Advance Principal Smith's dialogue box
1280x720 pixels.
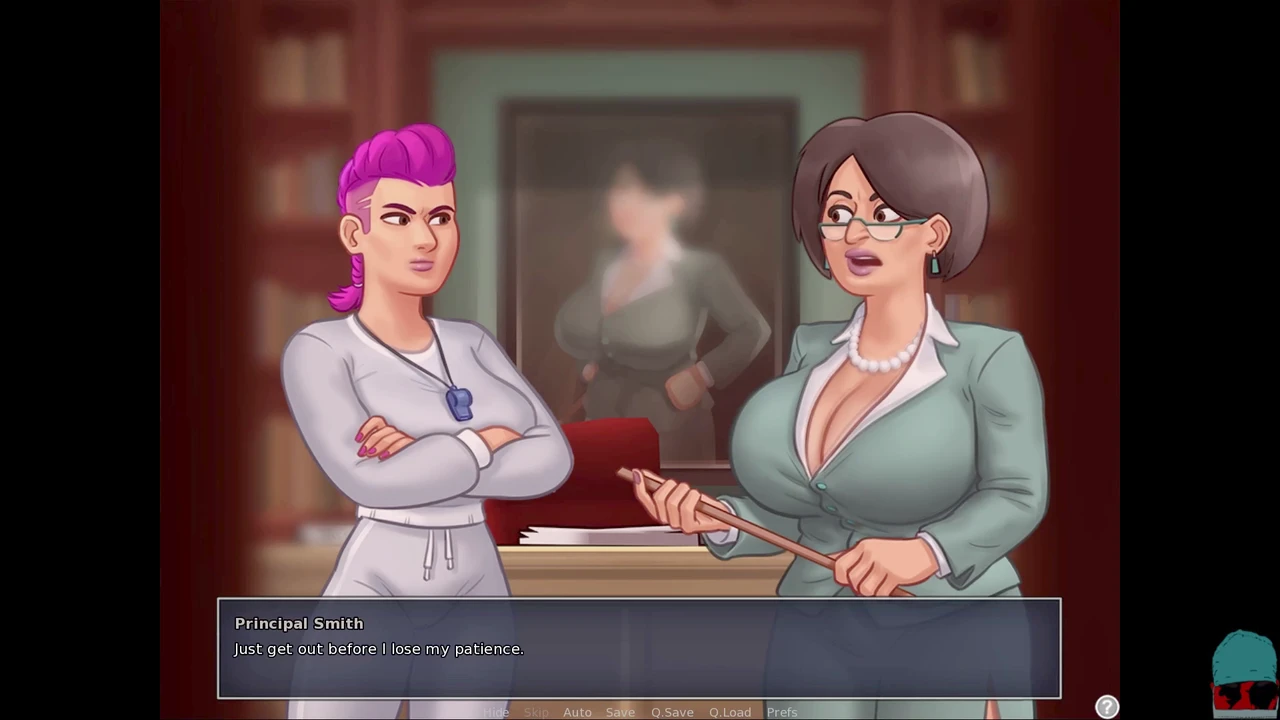pos(639,648)
